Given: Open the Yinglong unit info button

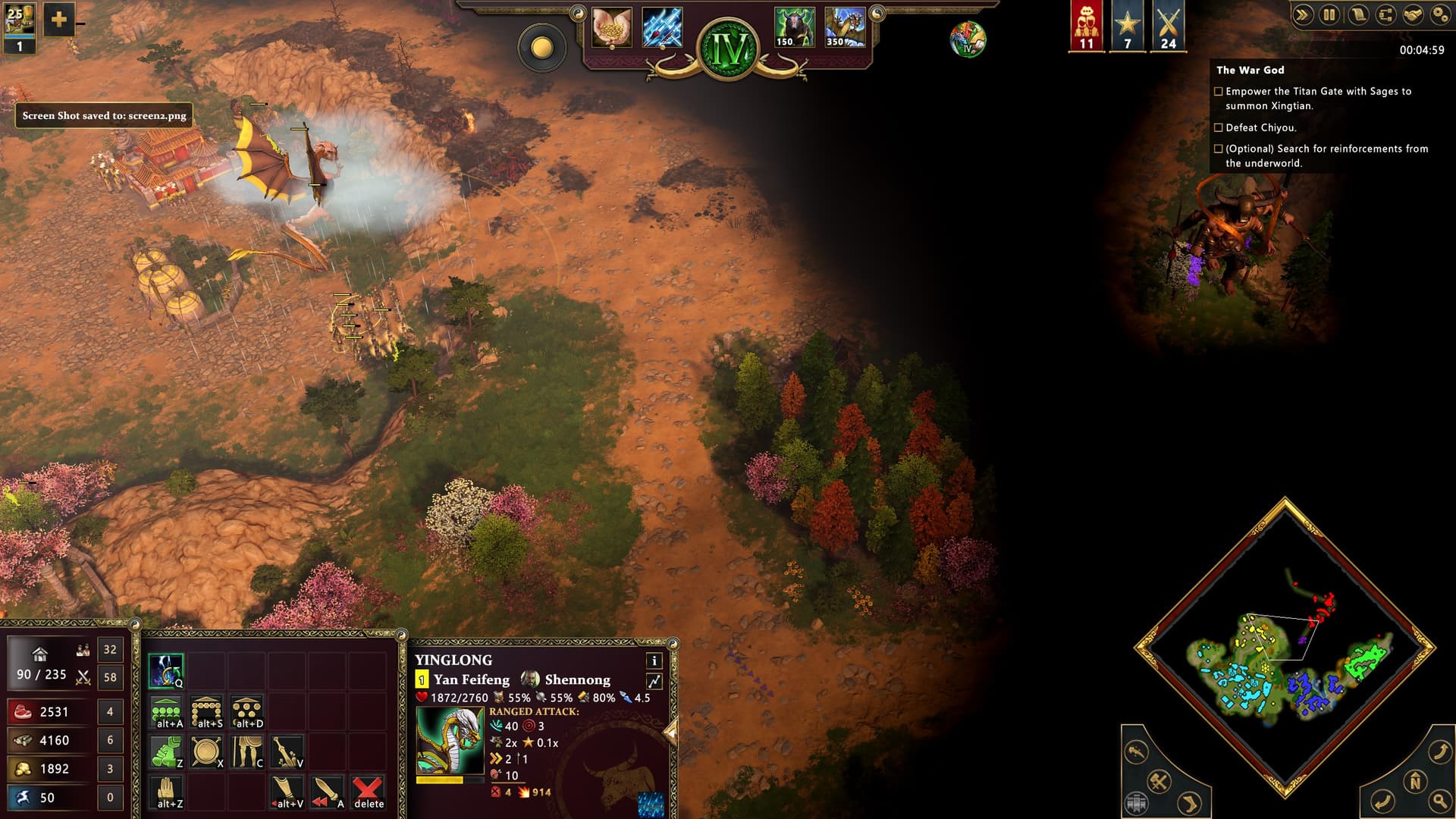Looking at the screenshot, I should coord(654,661).
